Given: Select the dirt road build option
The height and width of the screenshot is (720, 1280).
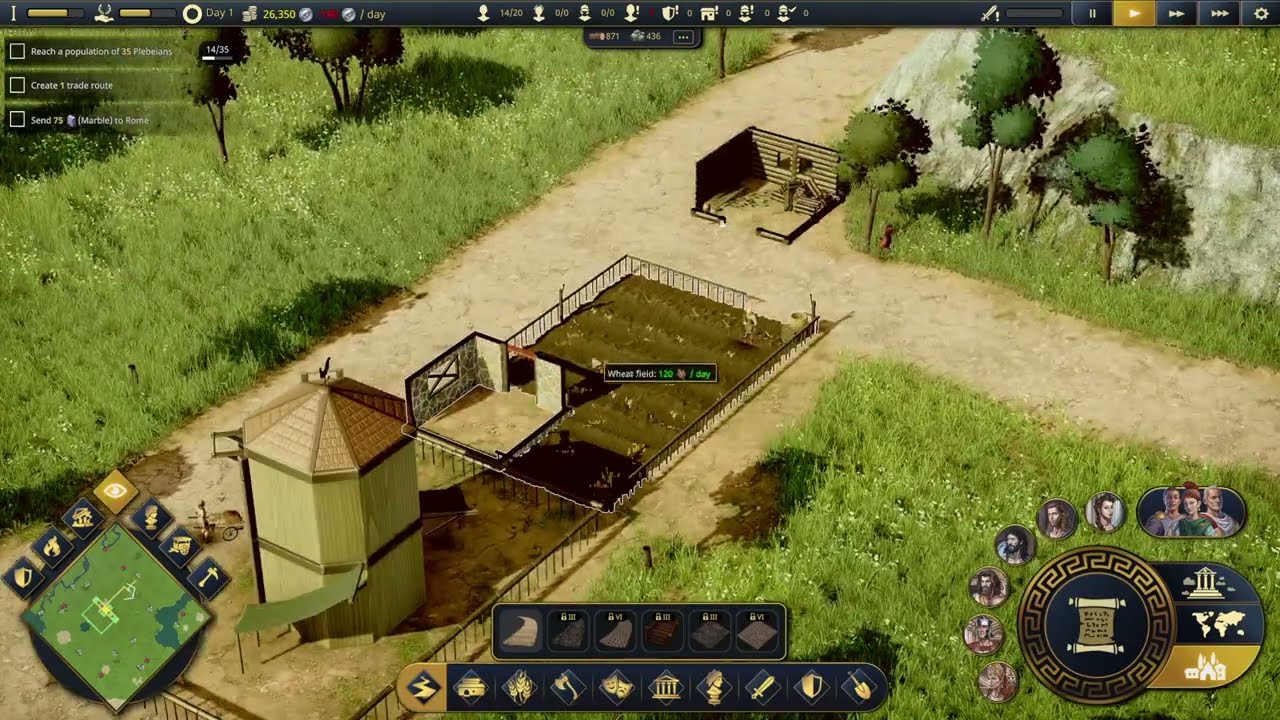Looking at the screenshot, I should click(521, 632).
